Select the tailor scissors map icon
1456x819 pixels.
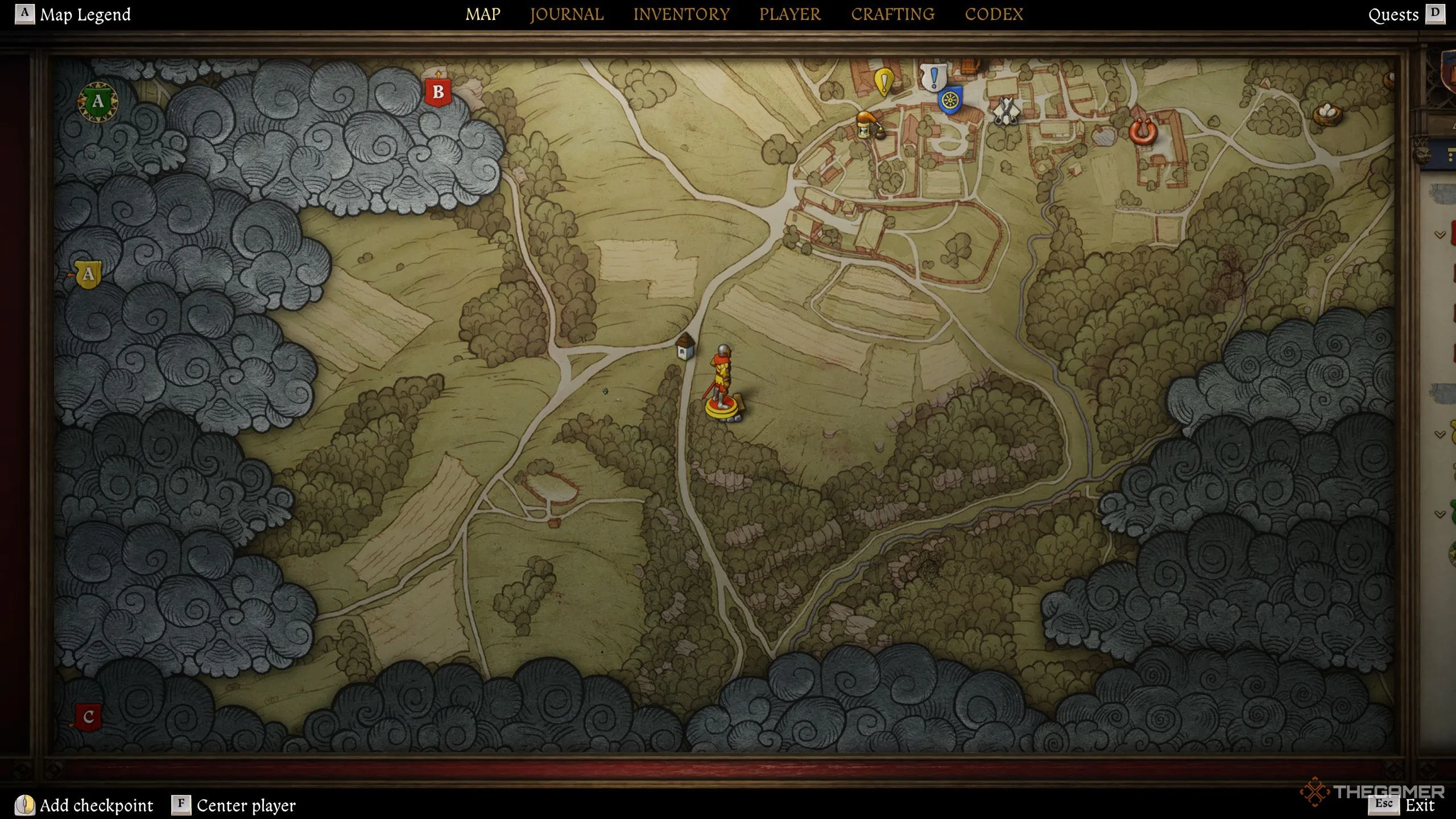coord(1006,110)
